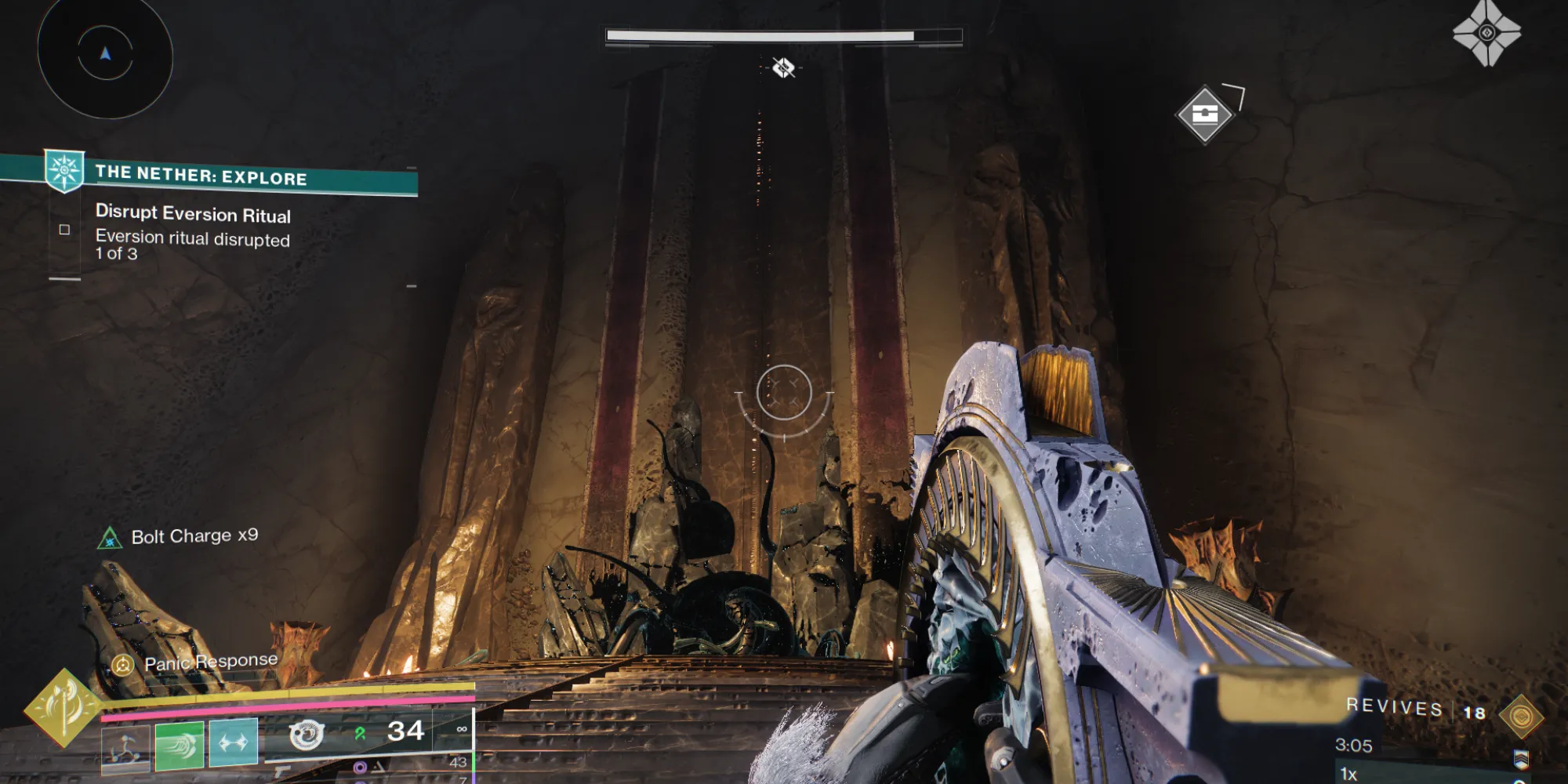Select the Disrupt Eversion Ritual objective checkbox
This screenshot has height=784, width=1568.
tap(64, 230)
